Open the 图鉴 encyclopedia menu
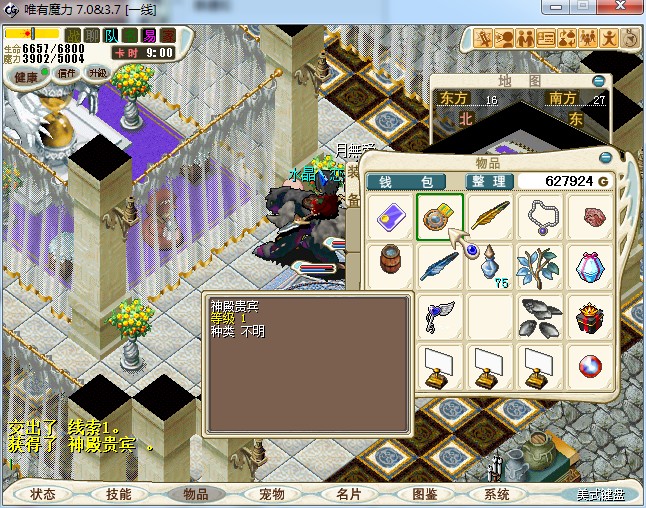 tap(424, 494)
